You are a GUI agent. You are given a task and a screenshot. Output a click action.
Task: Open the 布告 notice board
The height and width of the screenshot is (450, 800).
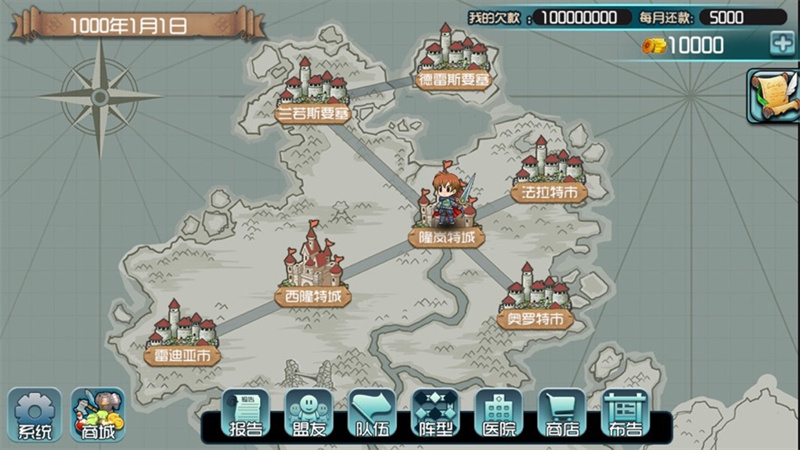pyautogui.click(x=625, y=414)
